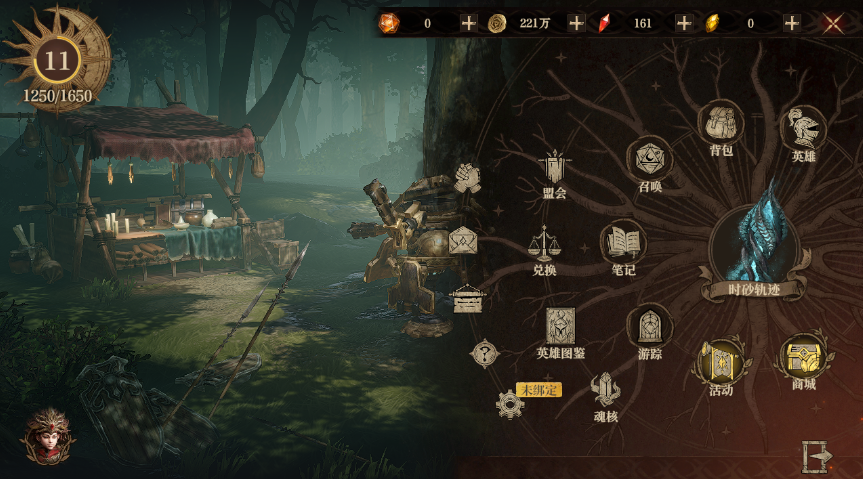Image resolution: width=863 pixels, height=479 pixels.
Task: Open the 笔记 notes book
Action: click(623, 243)
